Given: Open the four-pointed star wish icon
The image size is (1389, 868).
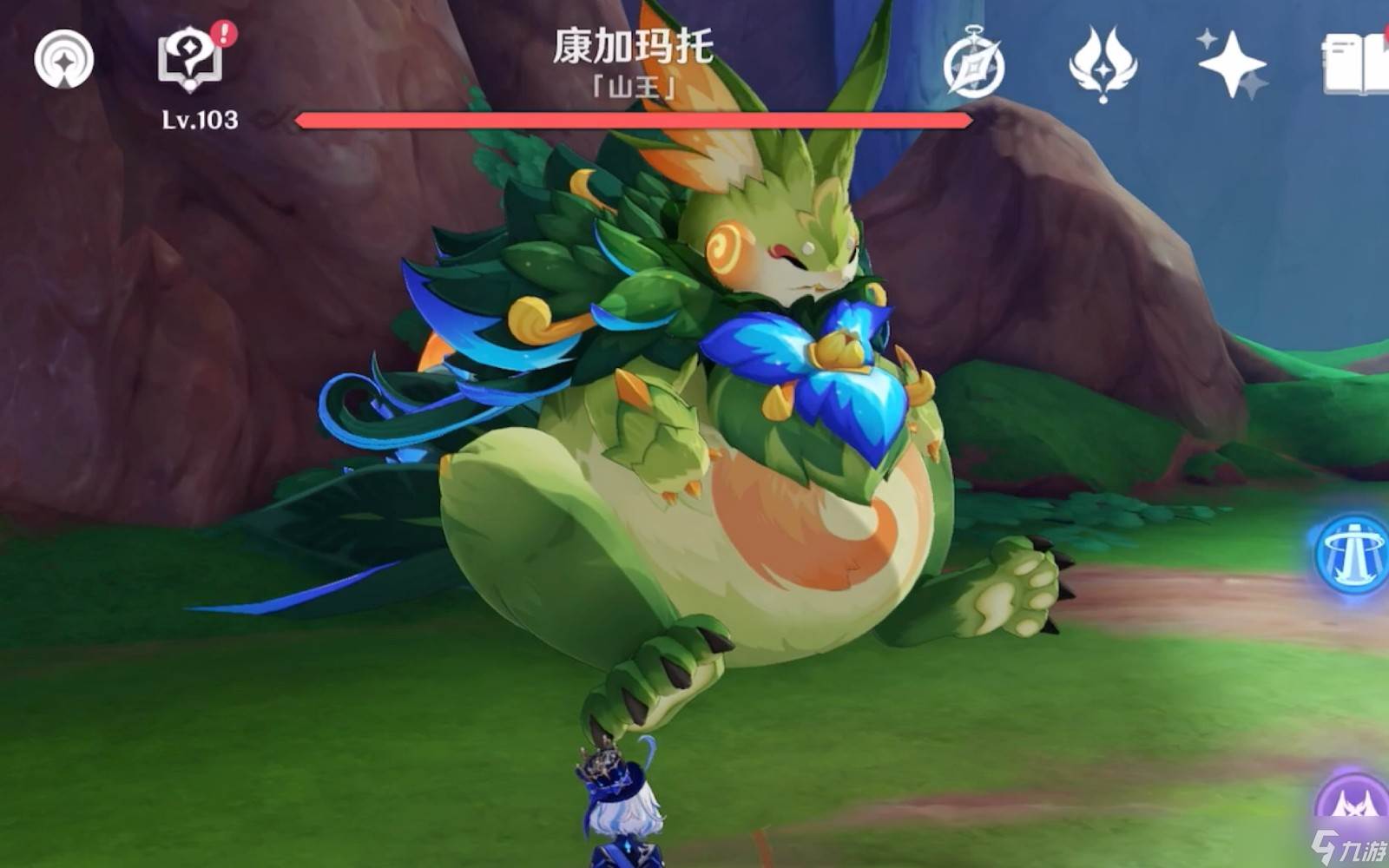Looking at the screenshot, I should pyautogui.click(x=1231, y=63).
